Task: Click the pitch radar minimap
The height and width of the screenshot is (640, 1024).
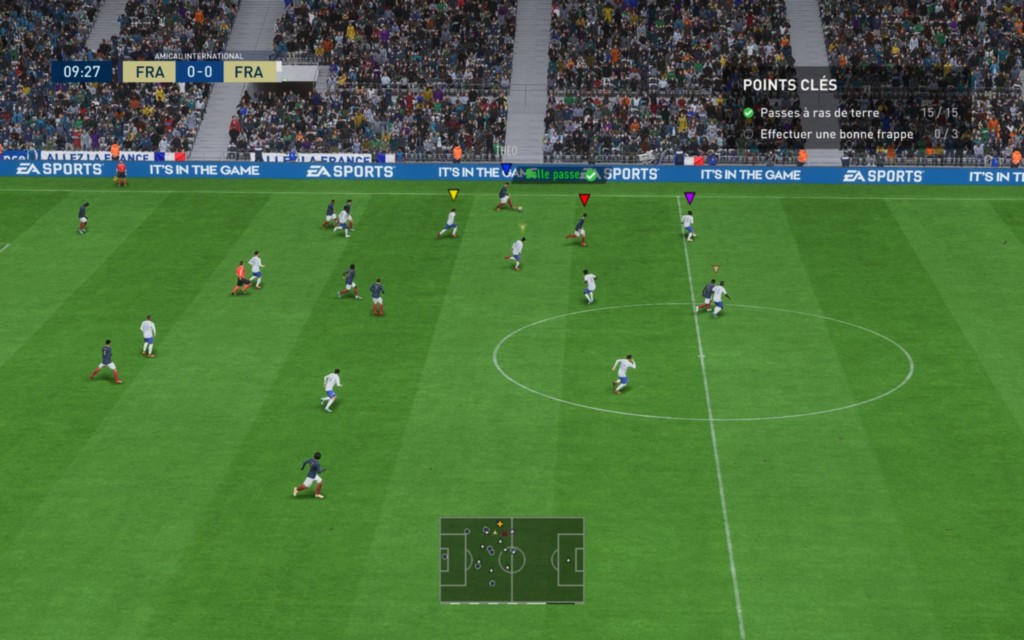Action: (511, 559)
